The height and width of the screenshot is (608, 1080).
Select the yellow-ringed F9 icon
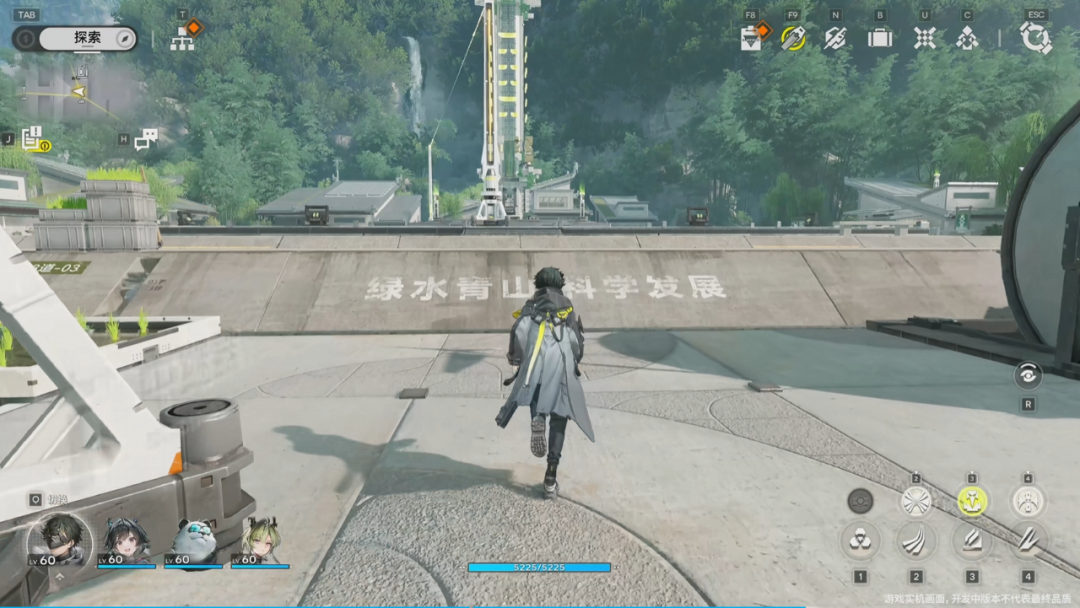click(x=793, y=38)
